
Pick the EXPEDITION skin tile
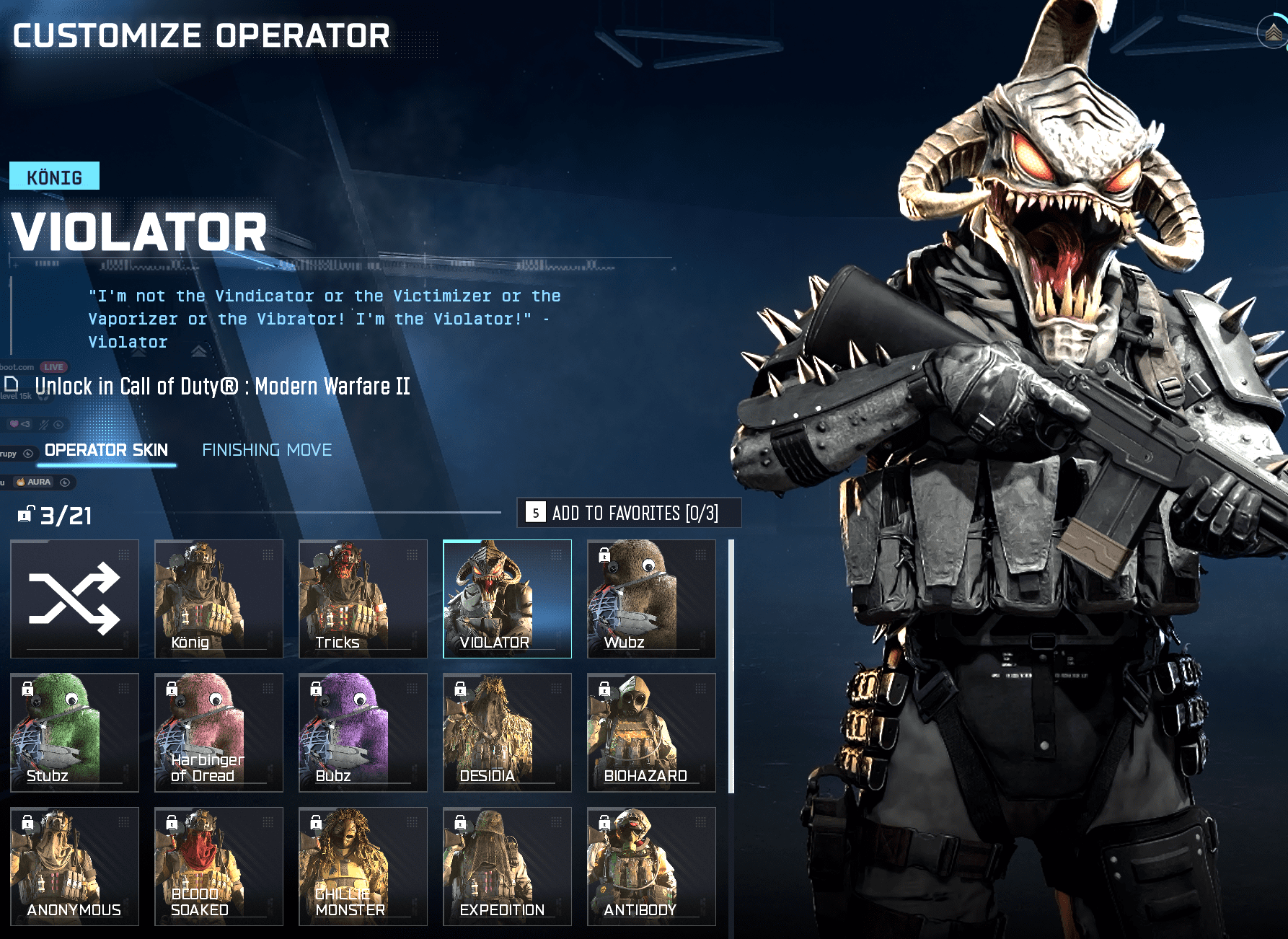point(507,866)
